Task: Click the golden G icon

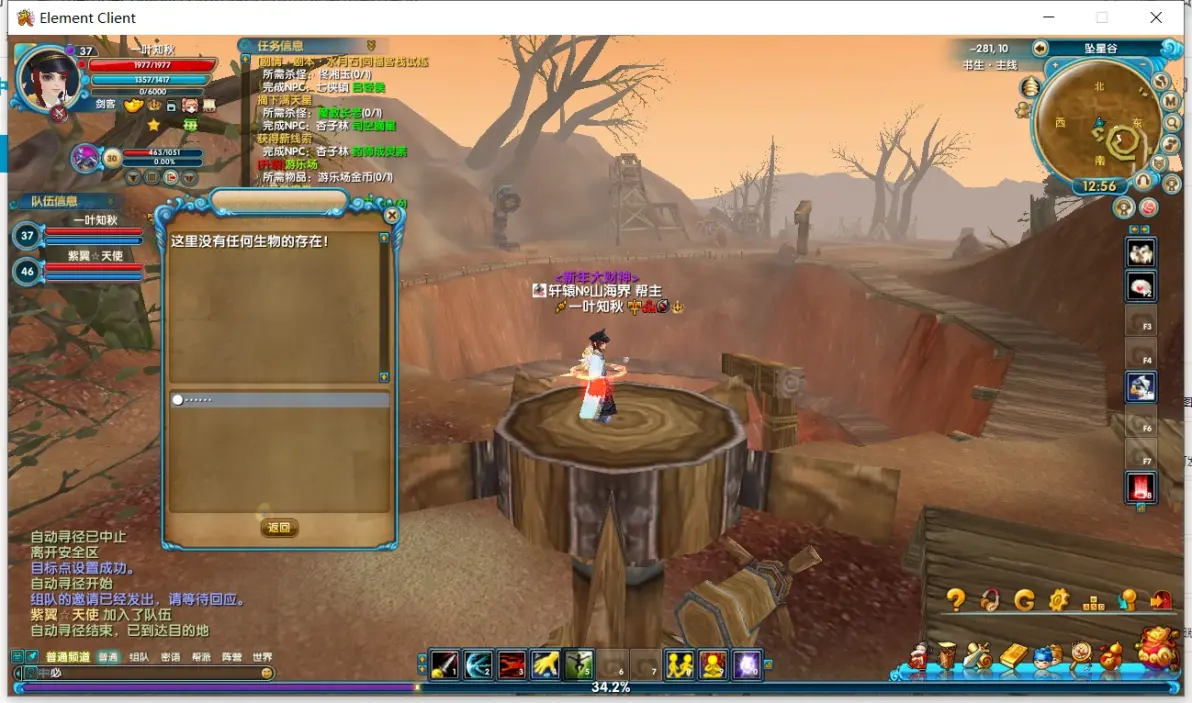Action: coord(1024,600)
